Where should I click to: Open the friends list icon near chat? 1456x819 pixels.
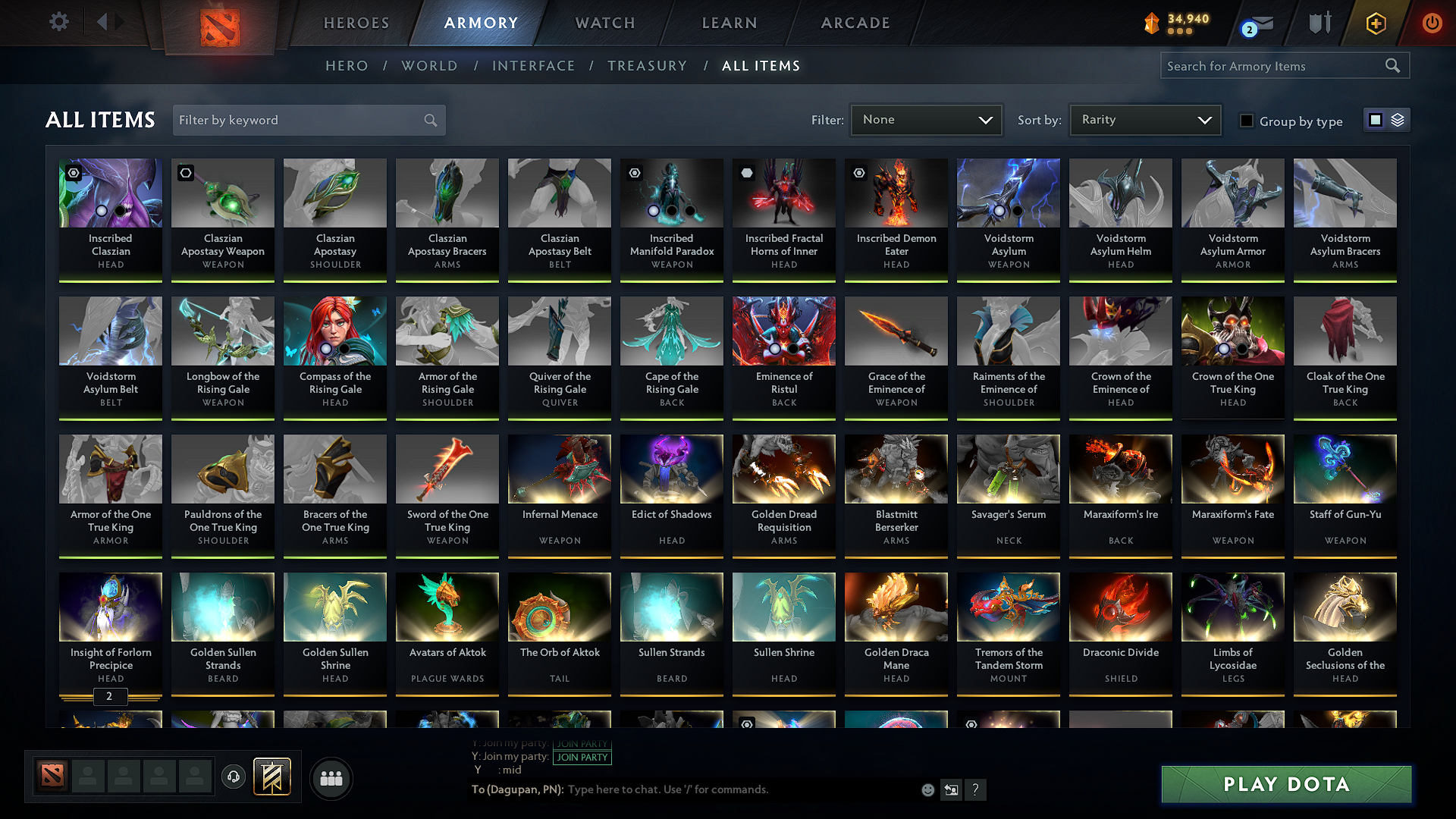click(331, 778)
